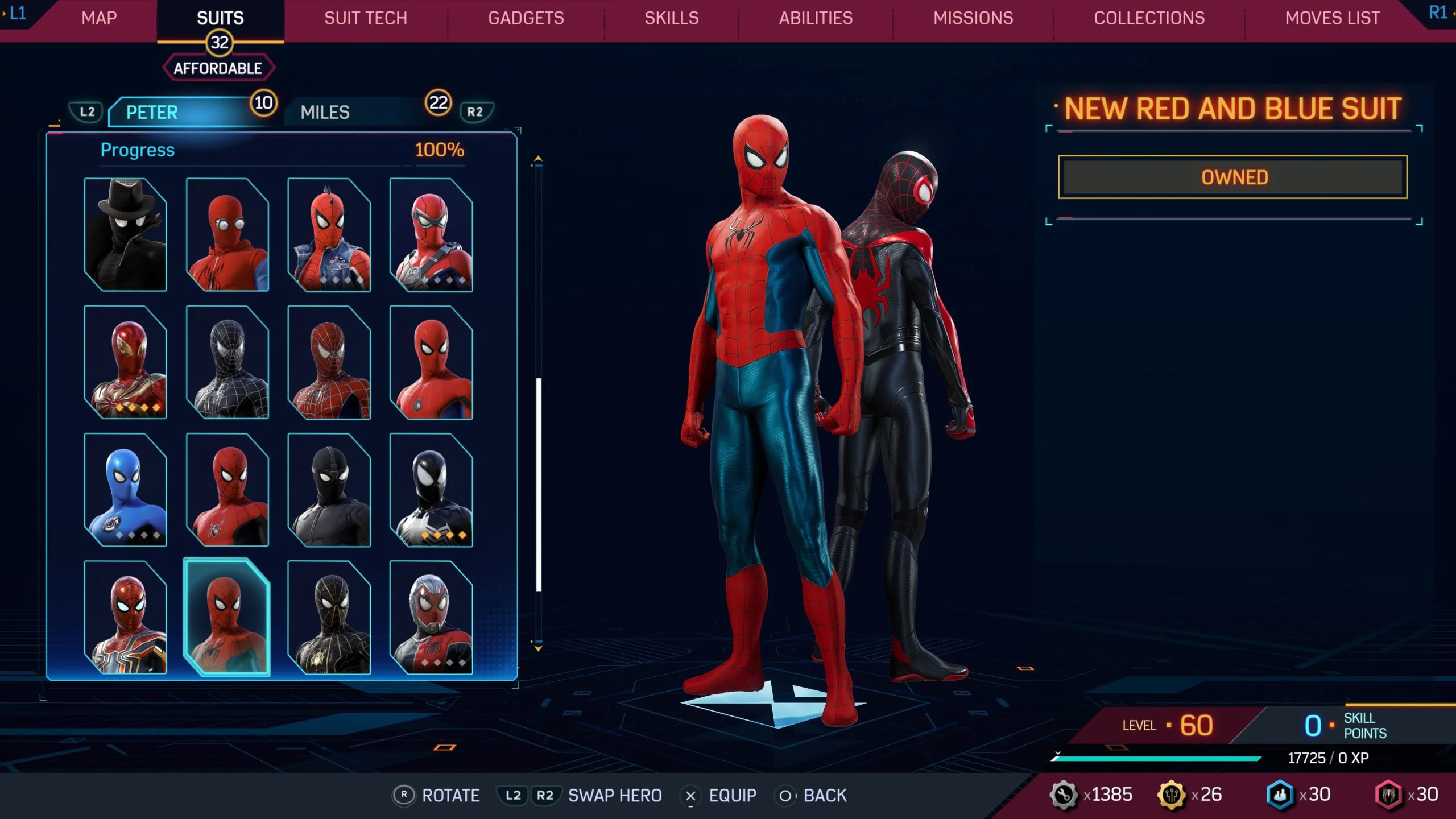This screenshot has width=1456, height=819.
Task: Select the Abilities tab
Action: pyautogui.click(x=816, y=18)
